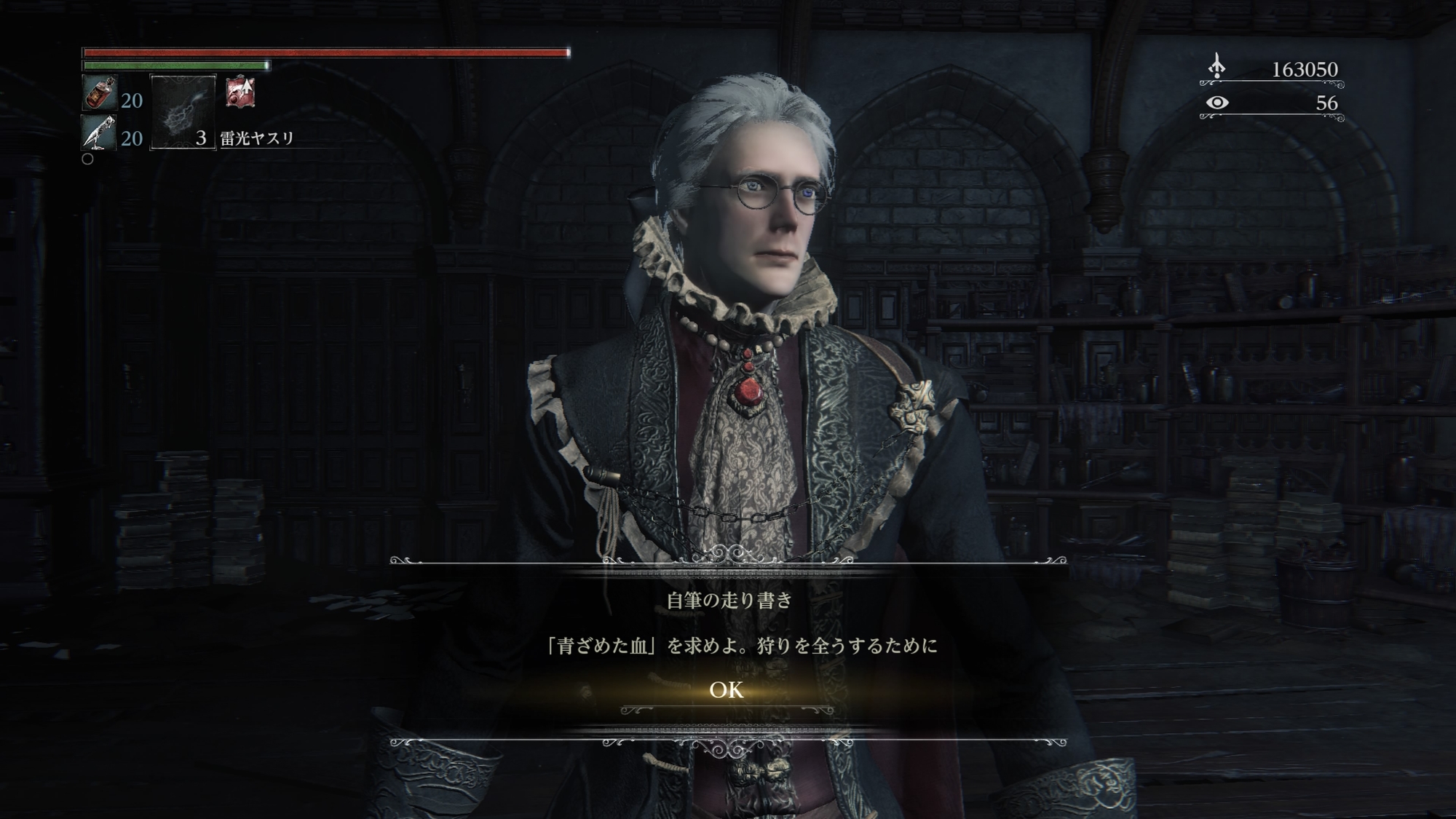Select the Blood Vial item icon
The width and height of the screenshot is (1456, 819).
pos(99,93)
